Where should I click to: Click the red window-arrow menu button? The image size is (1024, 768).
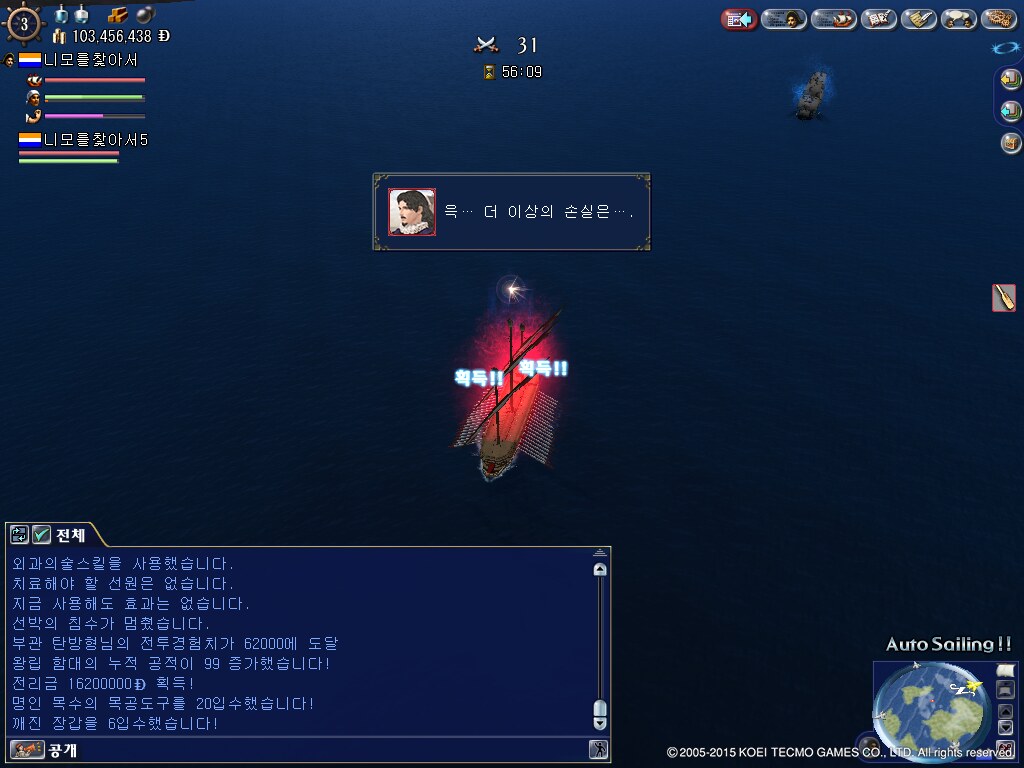(x=739, y=19)
